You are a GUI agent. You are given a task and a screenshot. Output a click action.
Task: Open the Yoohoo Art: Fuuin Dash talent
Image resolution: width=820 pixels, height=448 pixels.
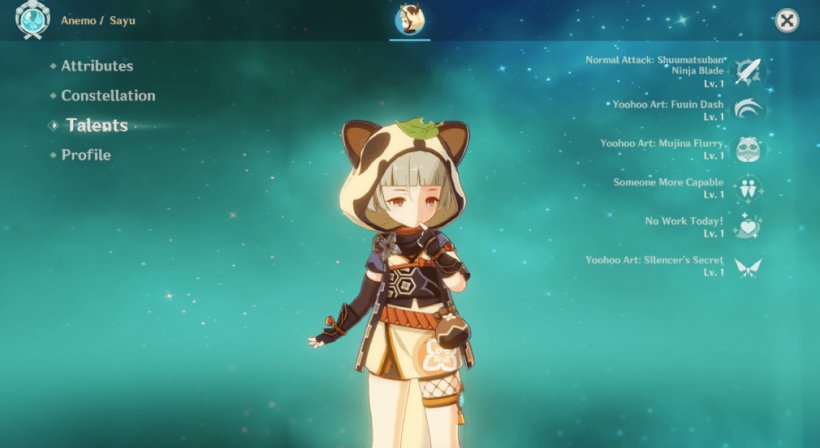(747, 110)
